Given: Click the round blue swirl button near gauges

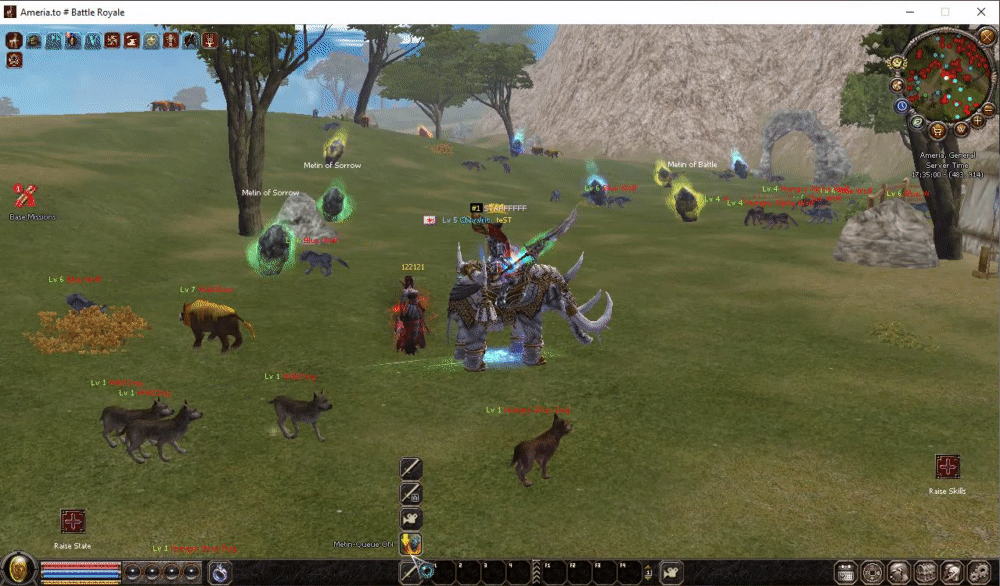Looking at the screenshot, I should tap(219, 572).
